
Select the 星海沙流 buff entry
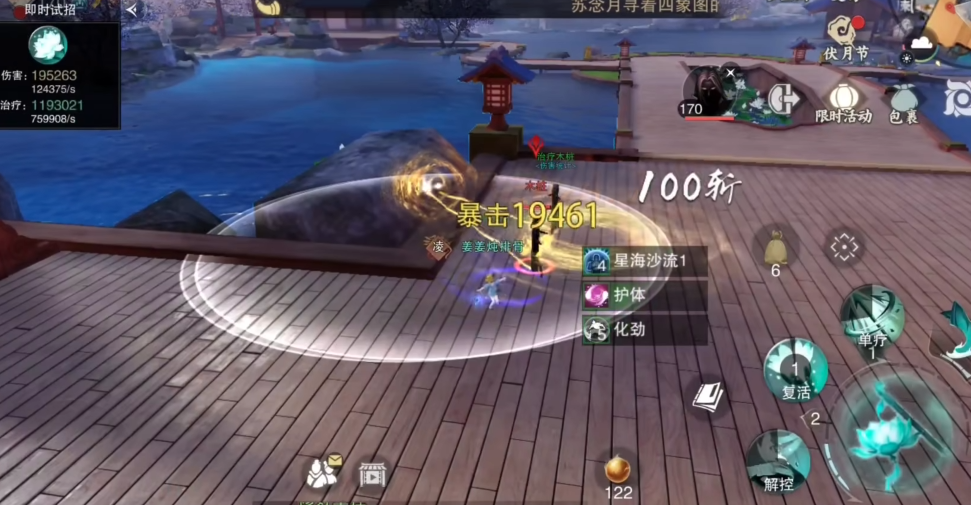pos(643,261)
